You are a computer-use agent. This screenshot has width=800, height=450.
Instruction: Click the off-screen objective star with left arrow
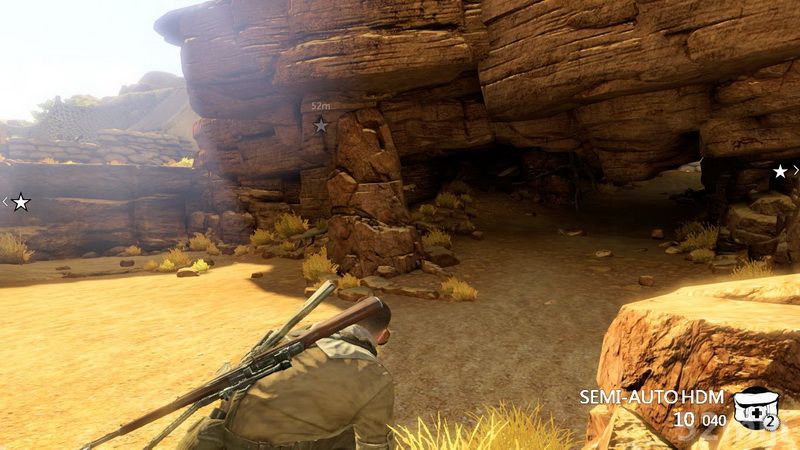(20, 202)
